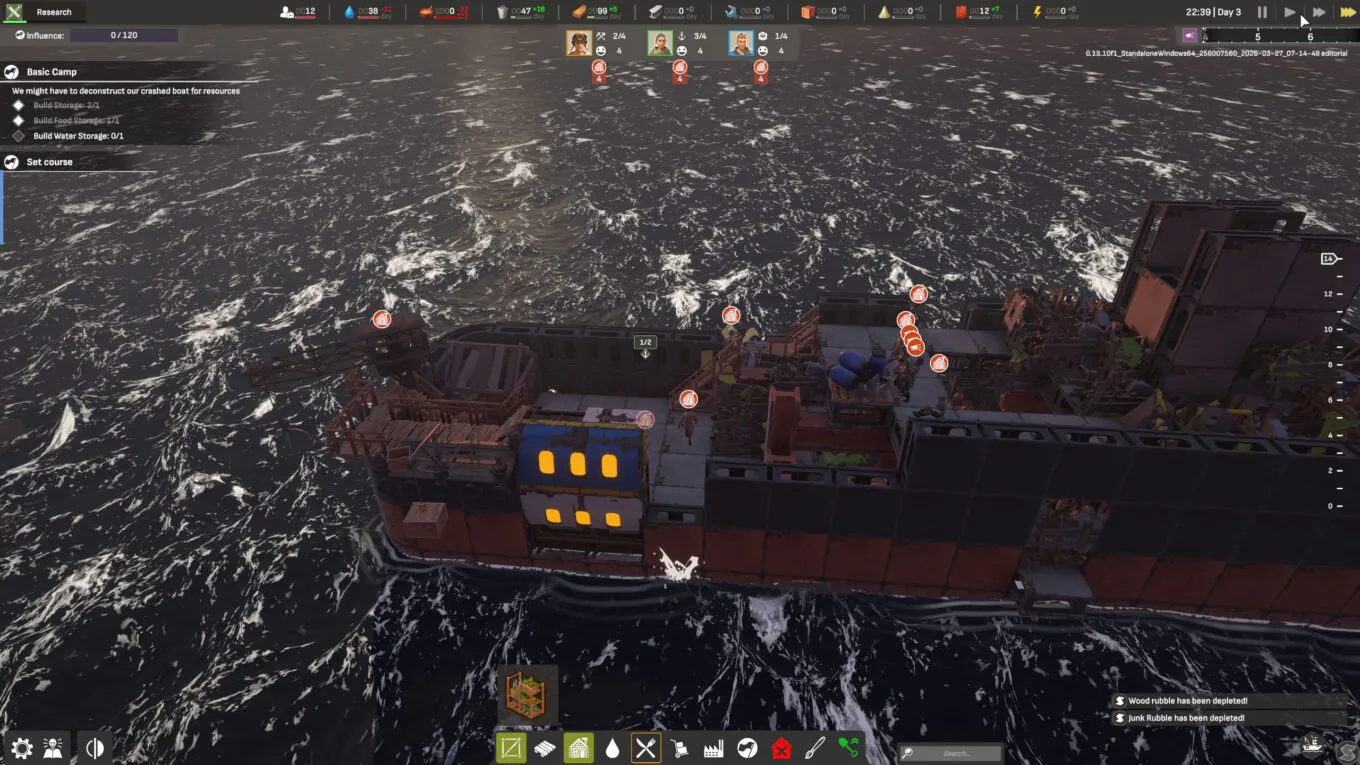Select the fork and knife food category
Viewport: 1360px width, 765px height.
point(646,748)
